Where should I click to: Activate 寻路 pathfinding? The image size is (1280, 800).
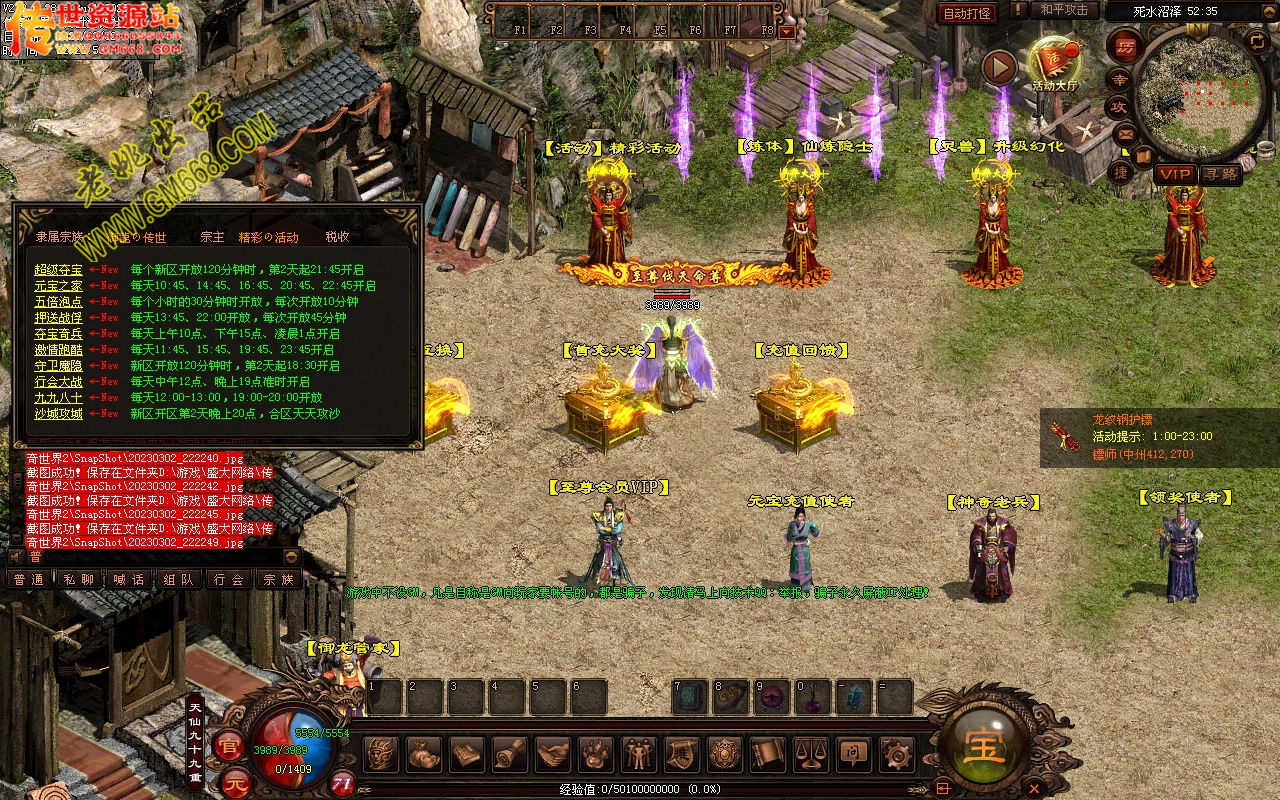pos(1221,174)
